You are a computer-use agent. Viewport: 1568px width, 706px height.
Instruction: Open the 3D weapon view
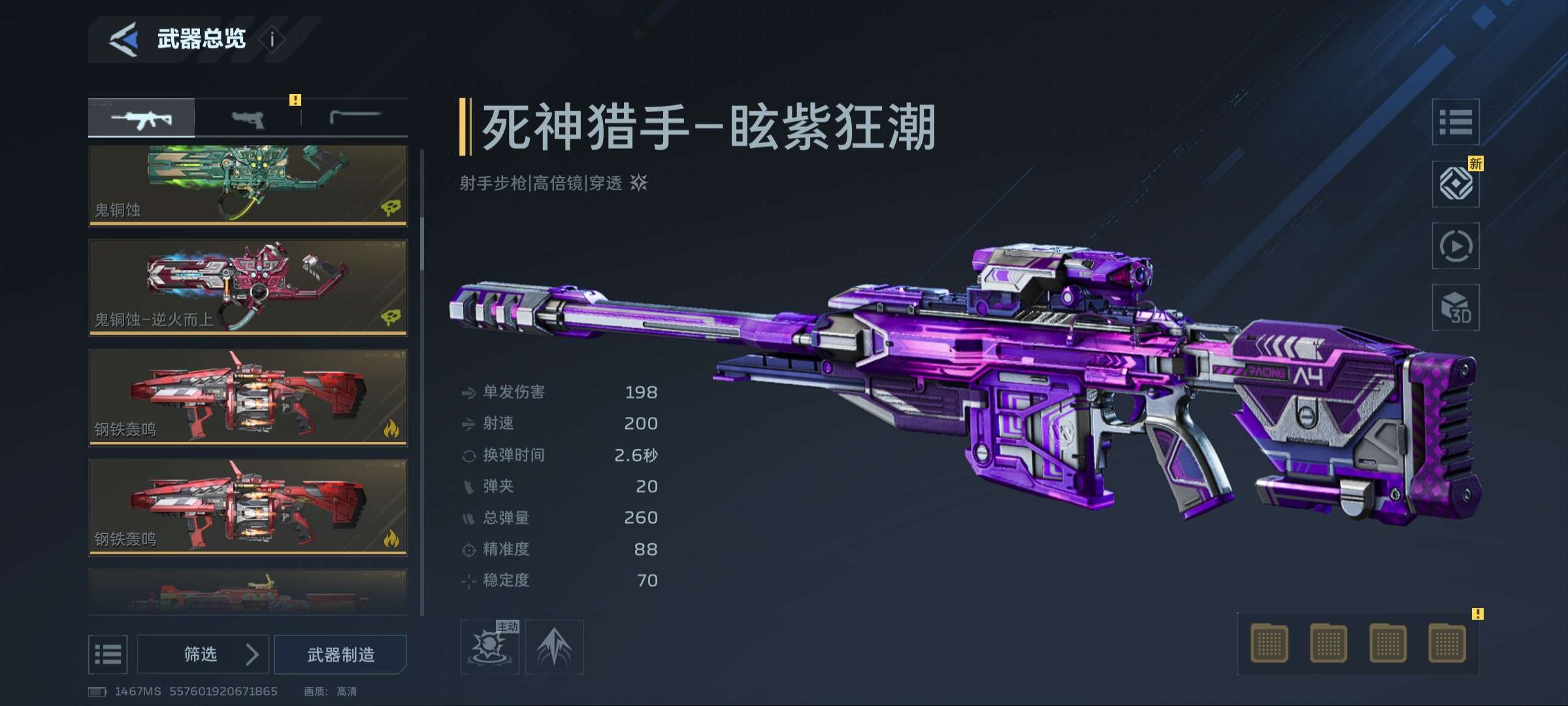(x=1456, y=307)
